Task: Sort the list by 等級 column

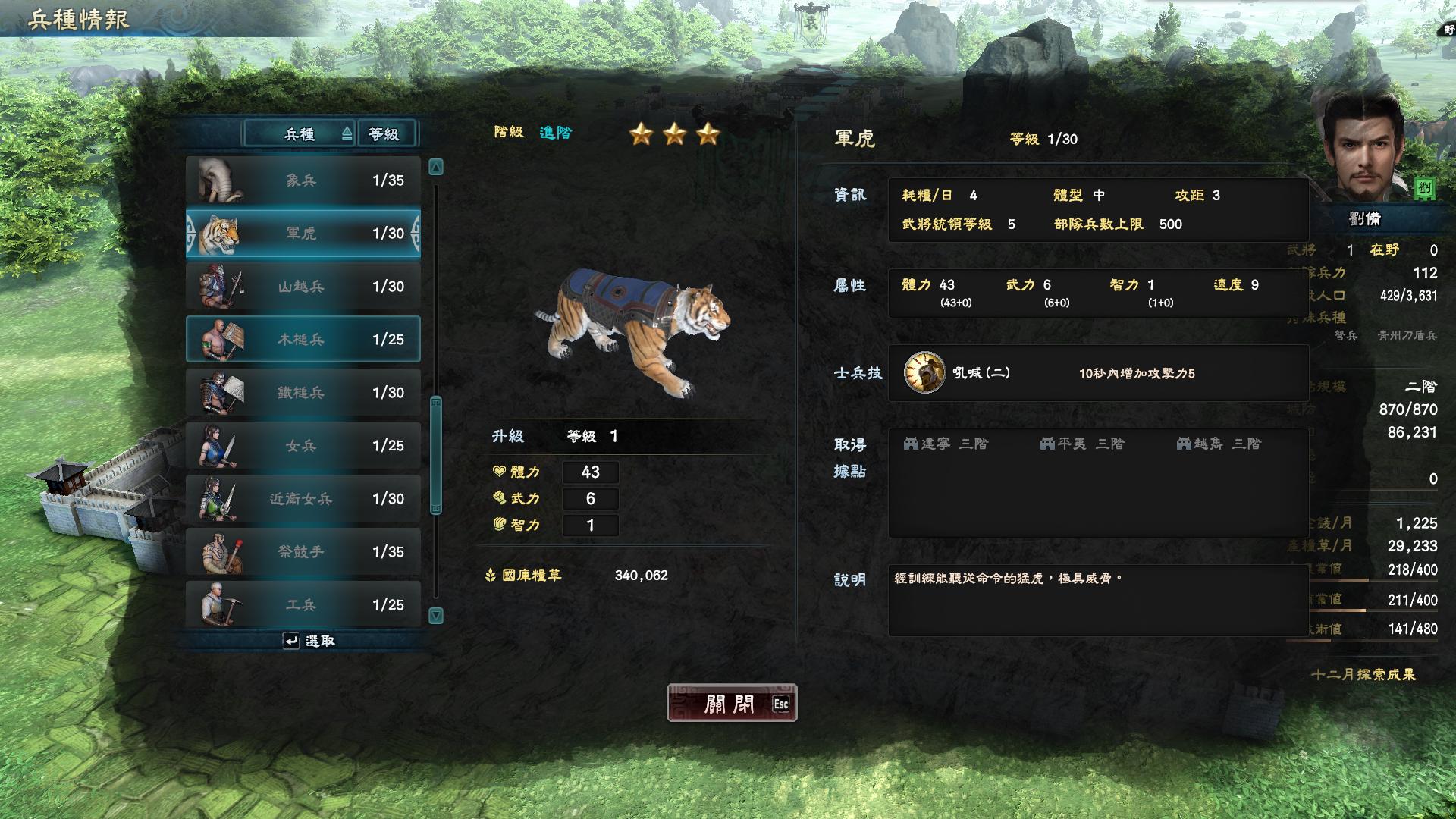Action: pyautogui.click(x=385, y=134)
